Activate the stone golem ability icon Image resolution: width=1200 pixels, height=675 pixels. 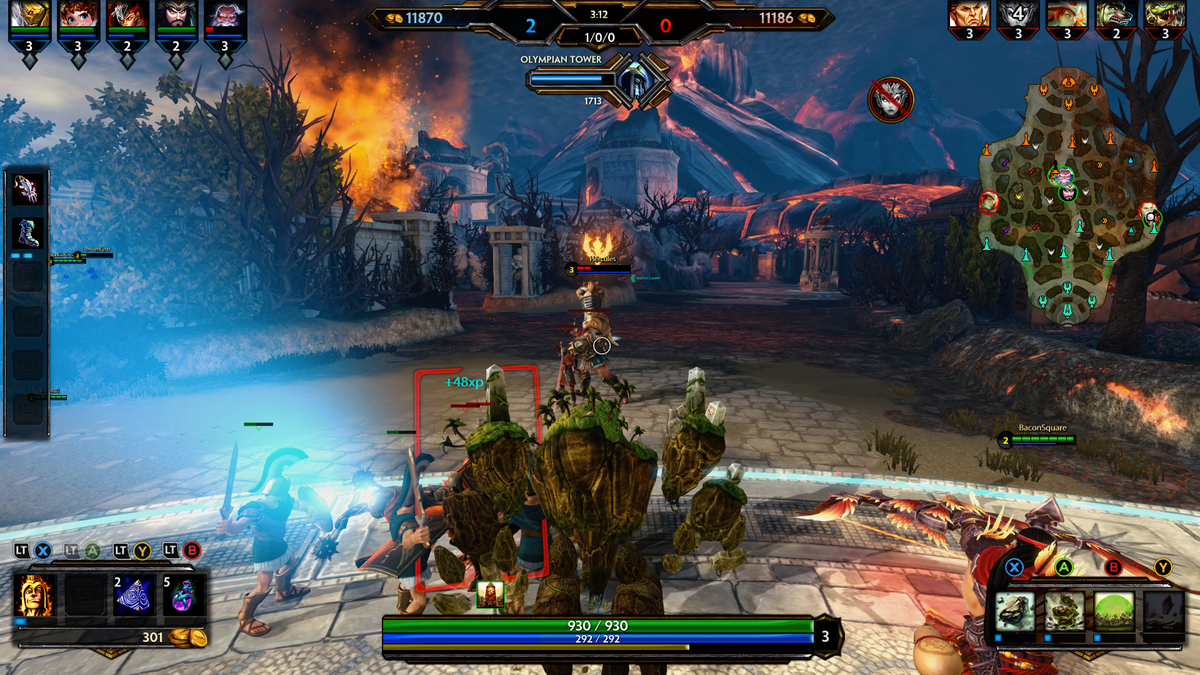tap(1064, 609)
